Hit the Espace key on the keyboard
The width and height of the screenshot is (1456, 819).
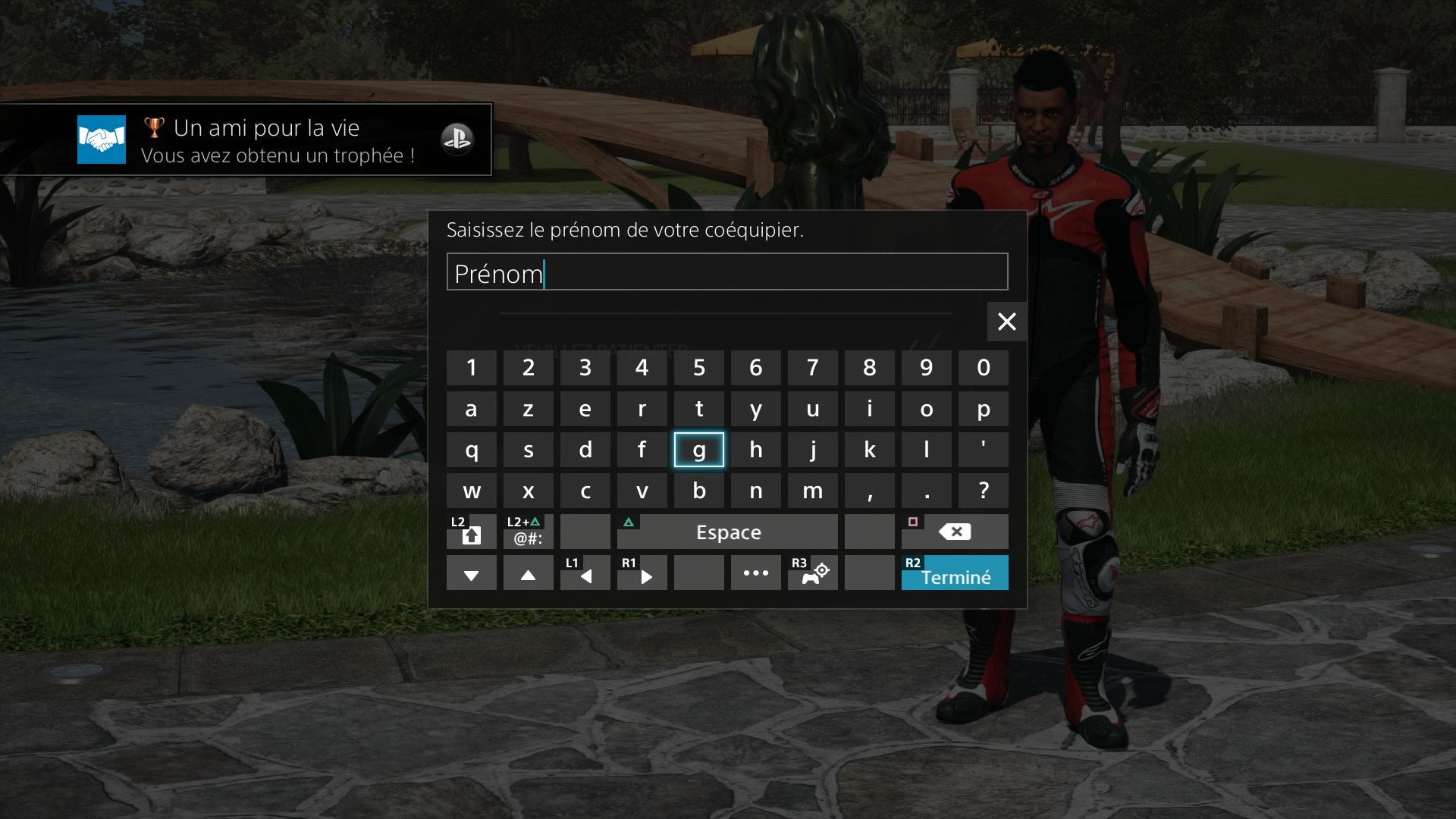coord(727,532)
